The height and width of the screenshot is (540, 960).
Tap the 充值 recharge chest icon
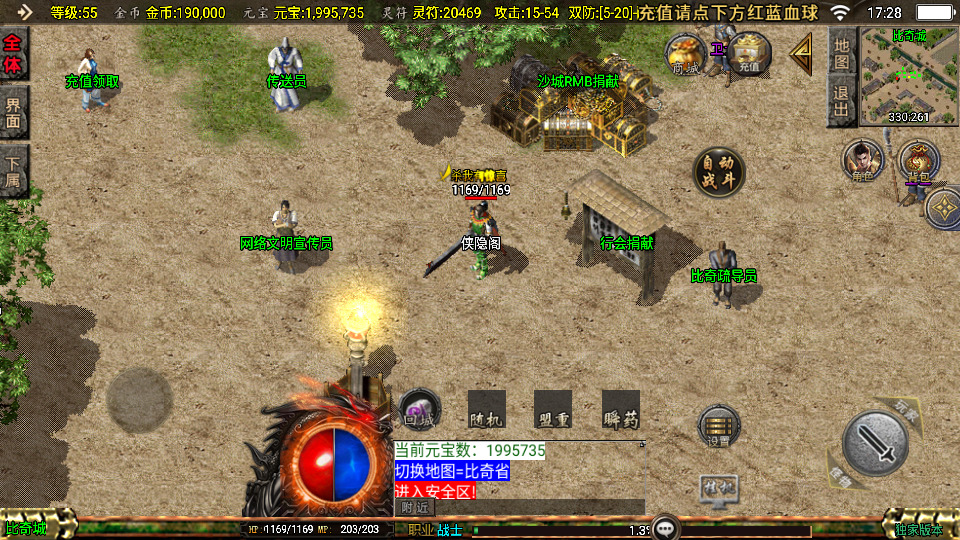click(749, 52)
